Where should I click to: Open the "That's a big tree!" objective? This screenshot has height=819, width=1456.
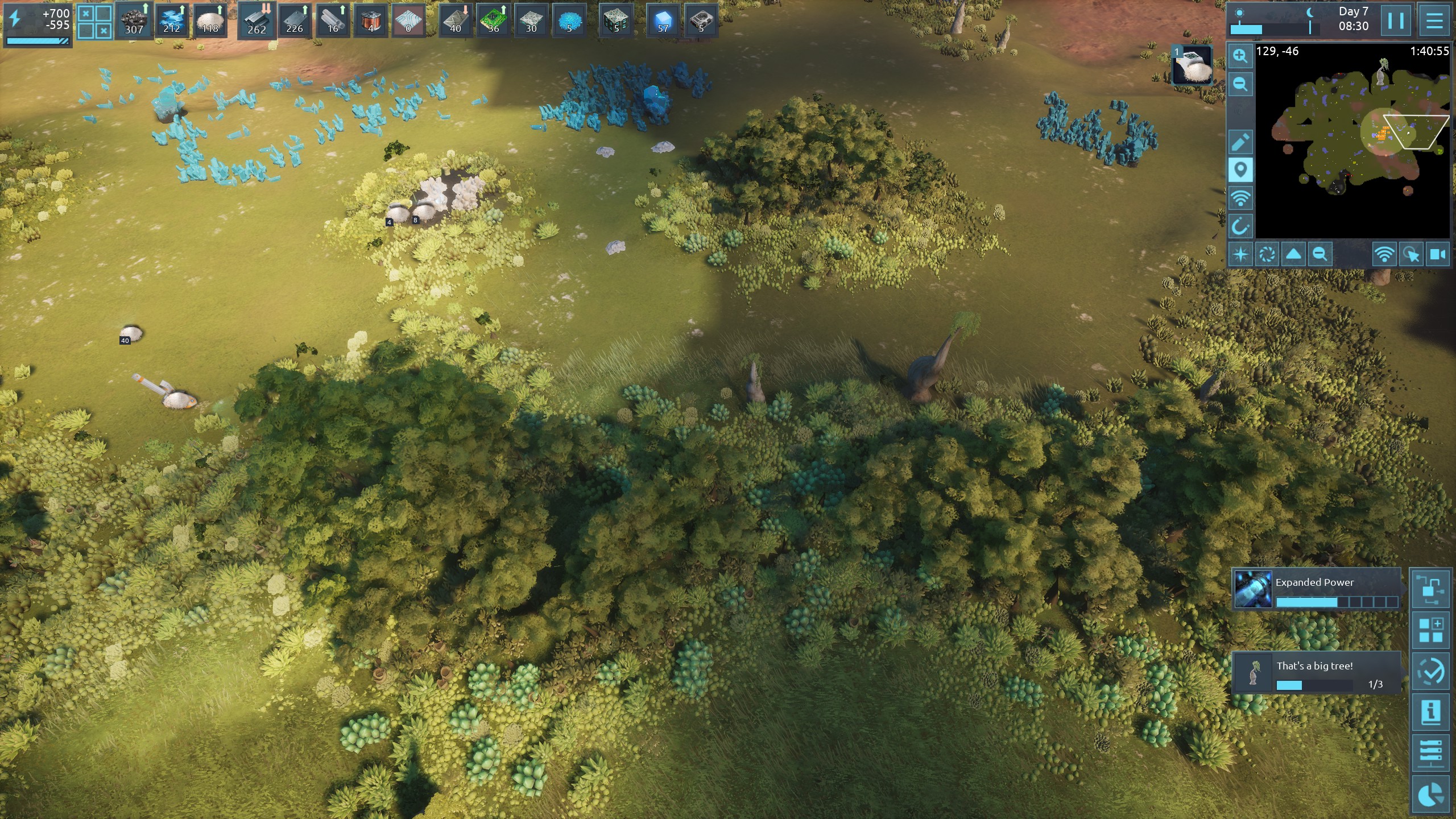(1316, 673)
